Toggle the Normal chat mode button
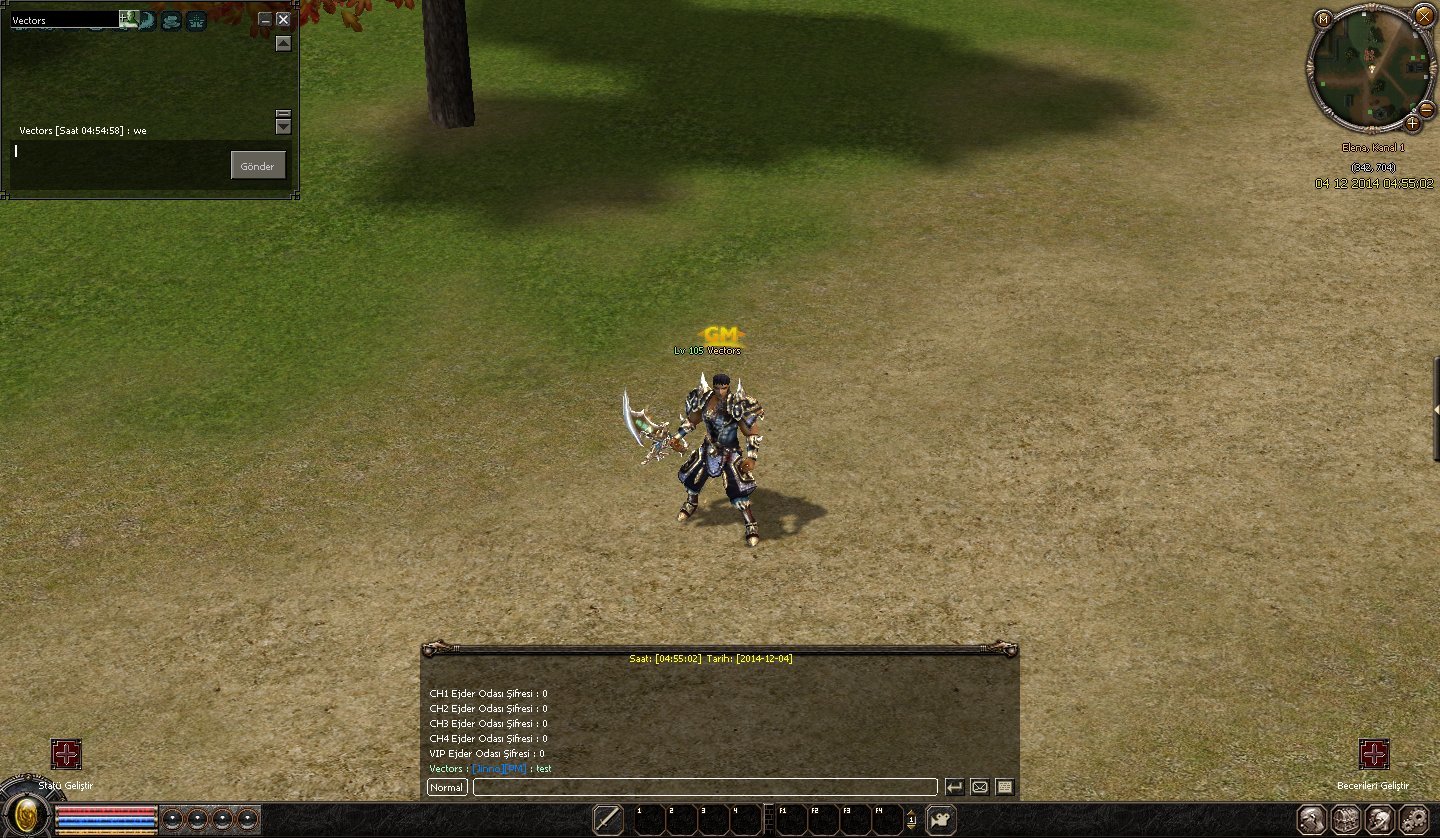Image resolution: width=1440 pixels, height=838 pixels. [x=447, y=787]
